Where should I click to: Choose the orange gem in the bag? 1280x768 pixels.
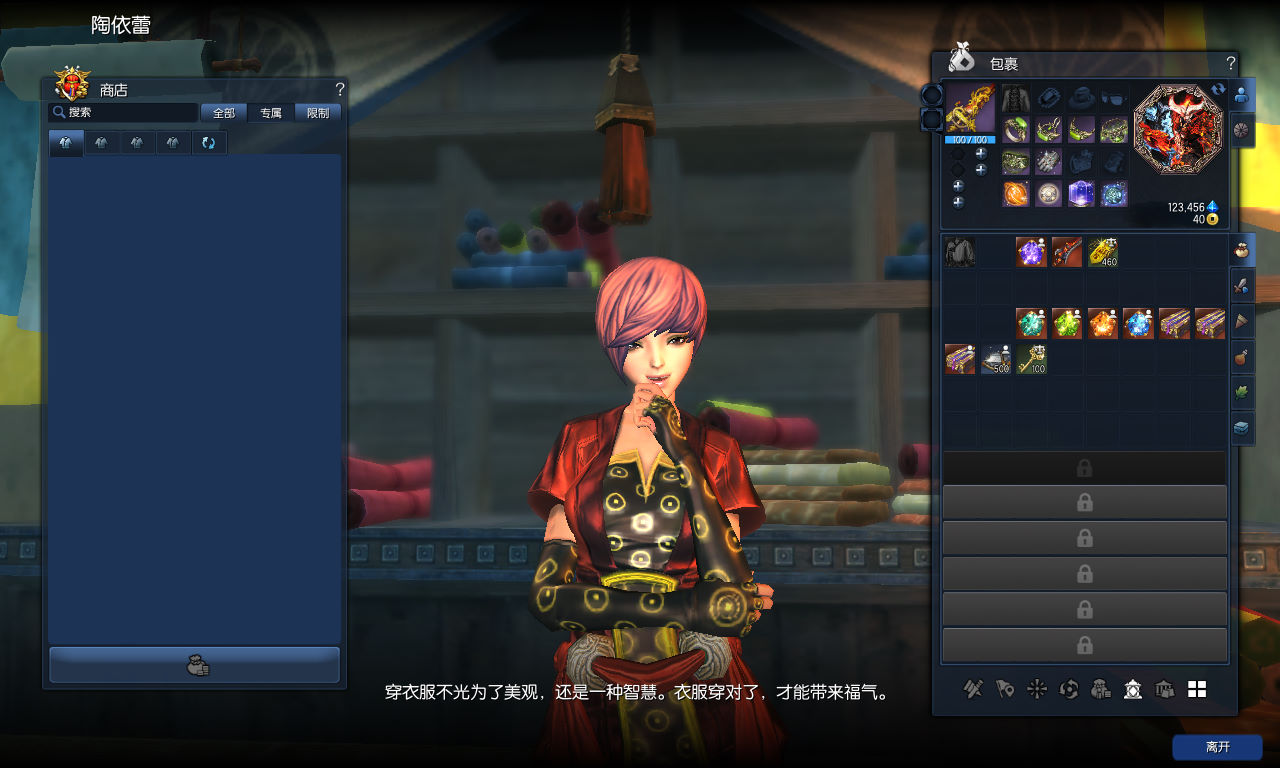tap(1102, 323)
